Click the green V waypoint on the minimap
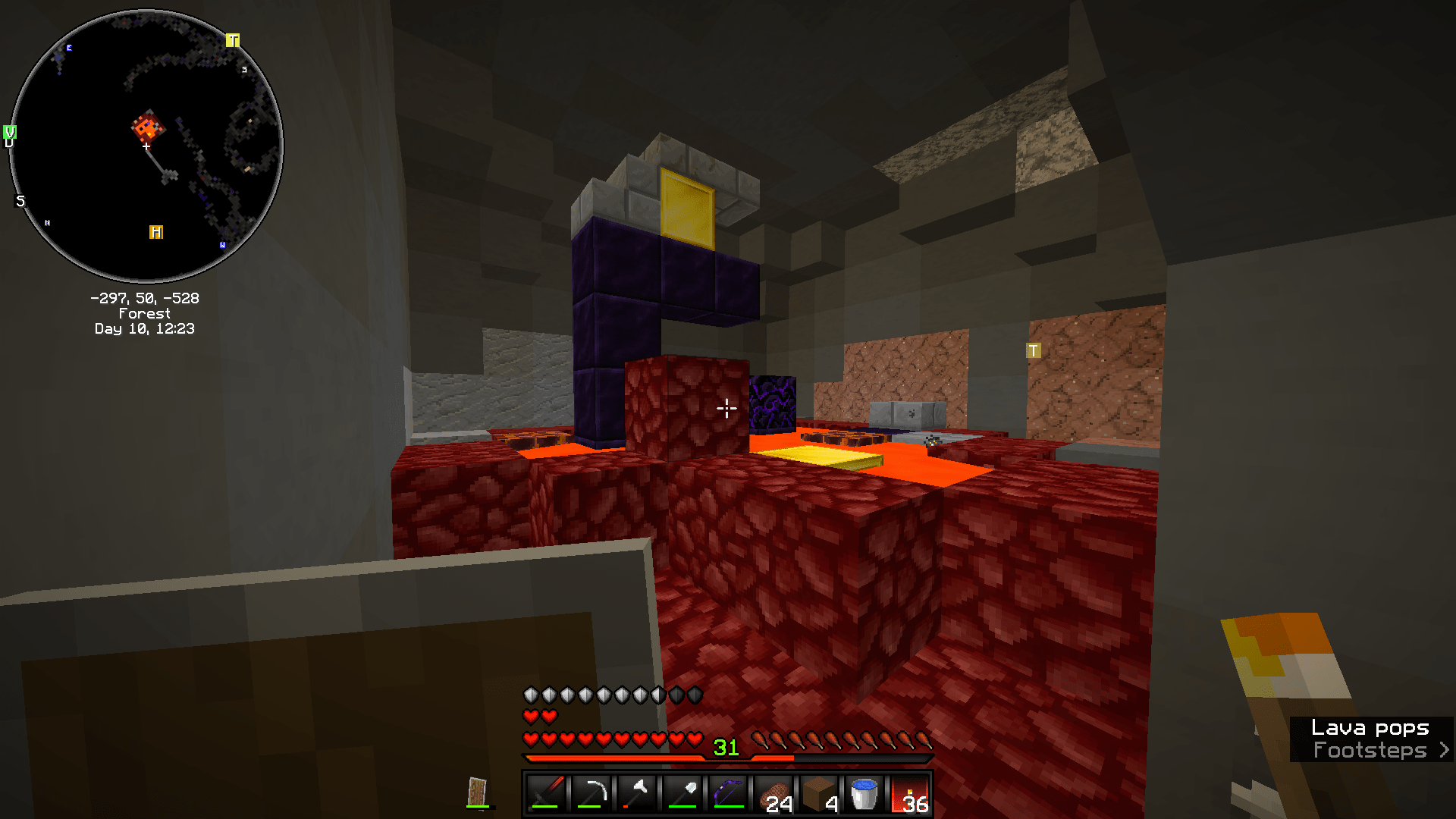This screenshot has width=1456, height=819. coord(10,133)
